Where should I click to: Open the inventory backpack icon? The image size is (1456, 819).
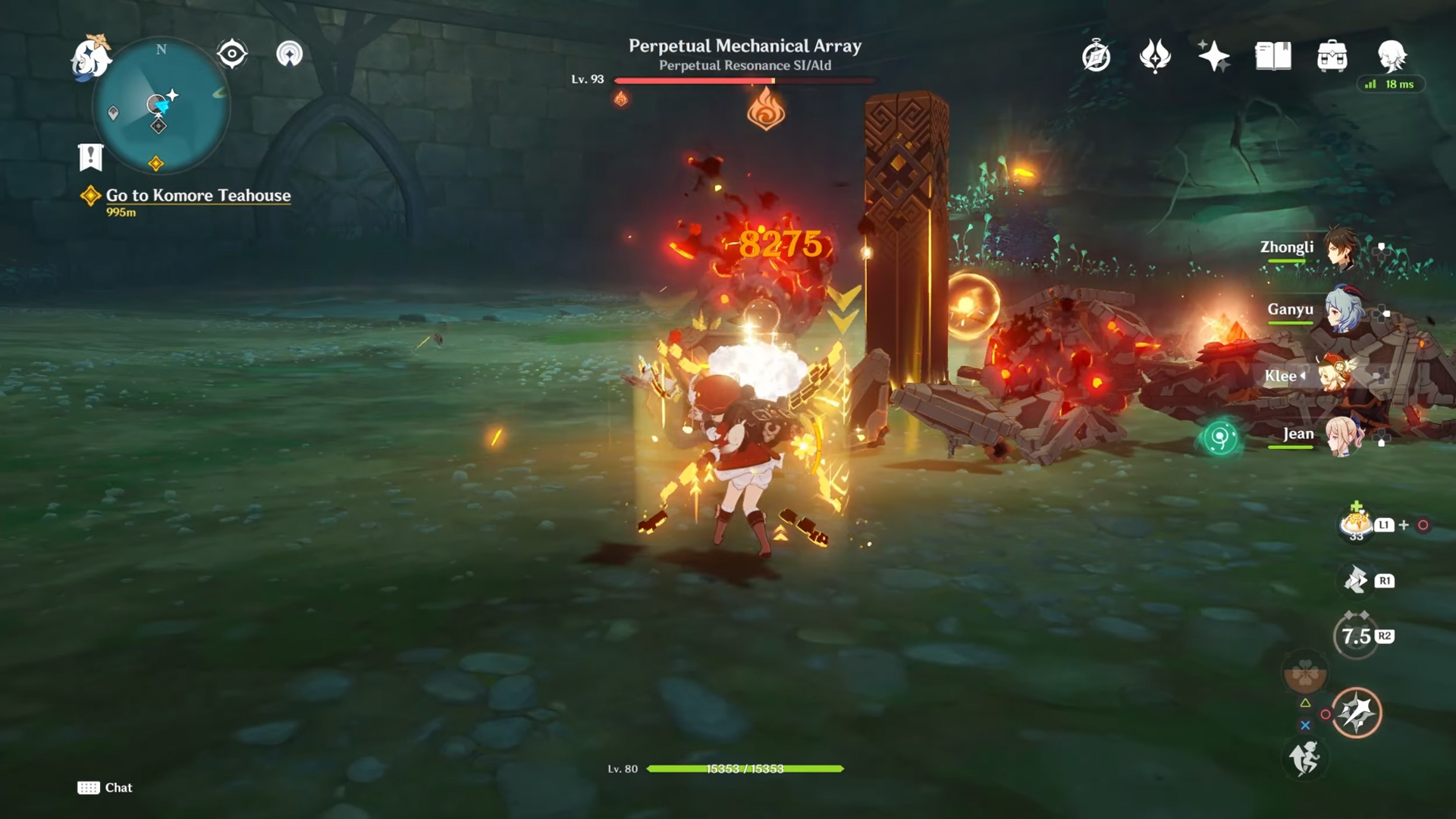1332,56
